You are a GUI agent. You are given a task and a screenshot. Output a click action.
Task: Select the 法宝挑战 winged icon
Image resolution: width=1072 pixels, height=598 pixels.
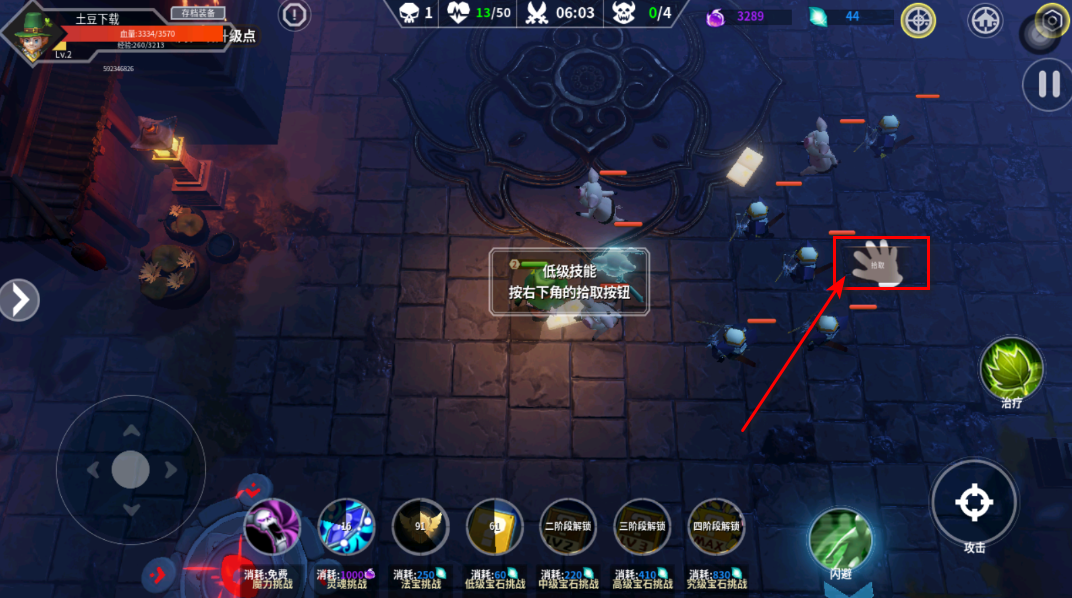[420, 527]
